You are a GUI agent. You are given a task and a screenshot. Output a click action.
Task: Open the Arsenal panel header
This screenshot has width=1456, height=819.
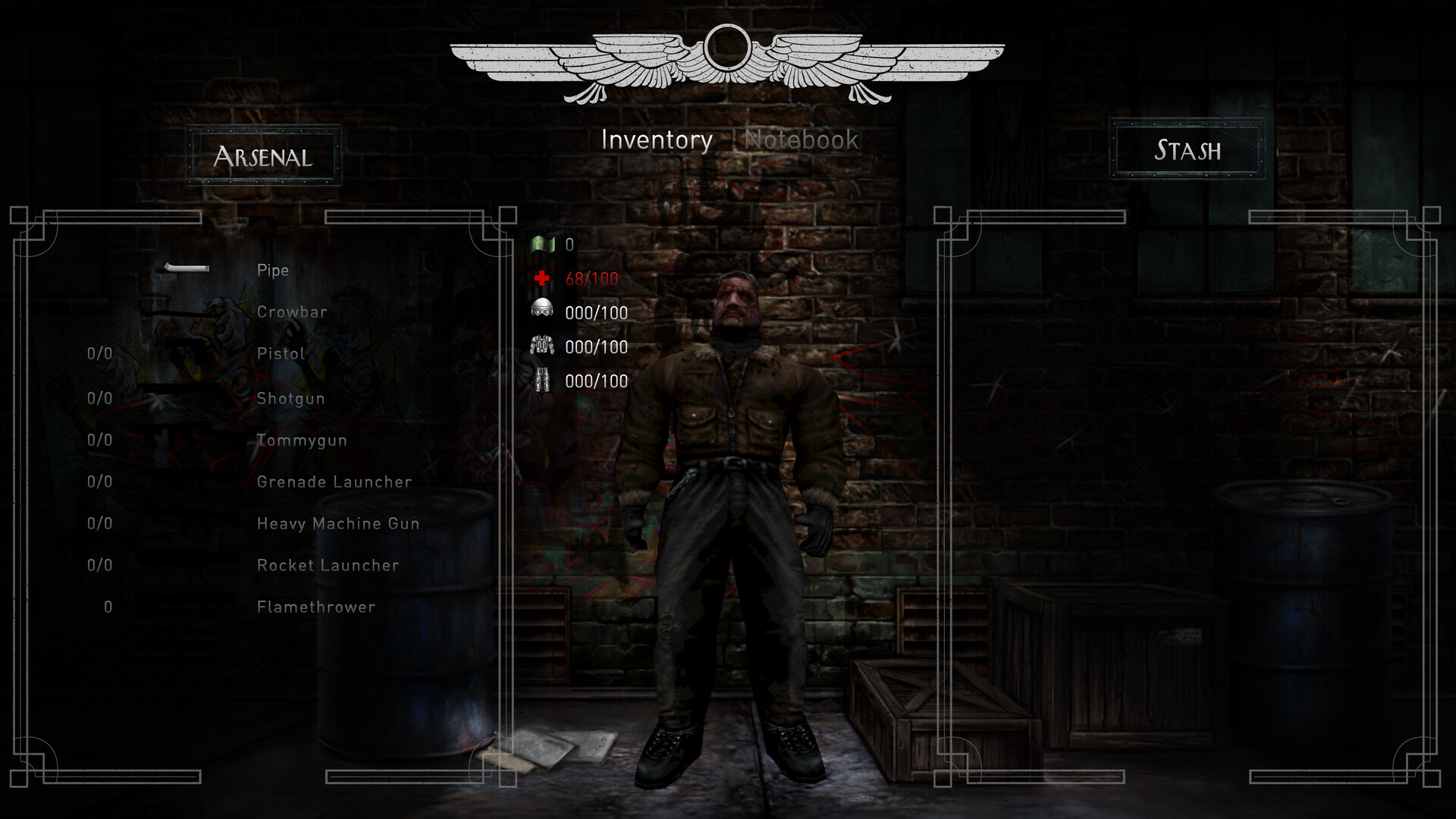263,156
